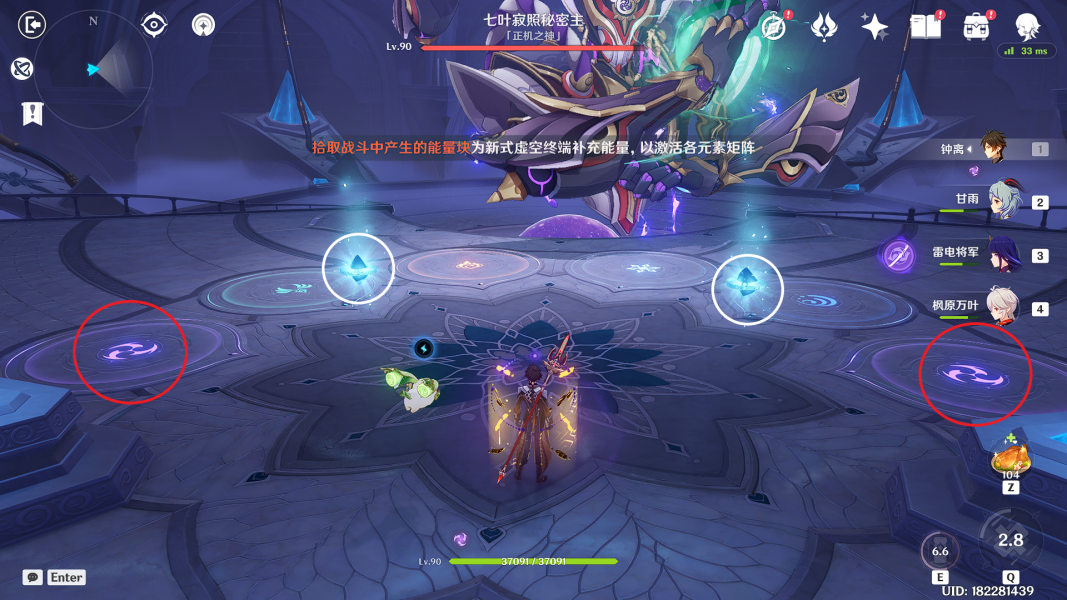Image resolution: width=1067 pixels, height=600 pixels.
Task: Open the Wish screen via four-pointed star icon
Action: [x=875, y=27]
